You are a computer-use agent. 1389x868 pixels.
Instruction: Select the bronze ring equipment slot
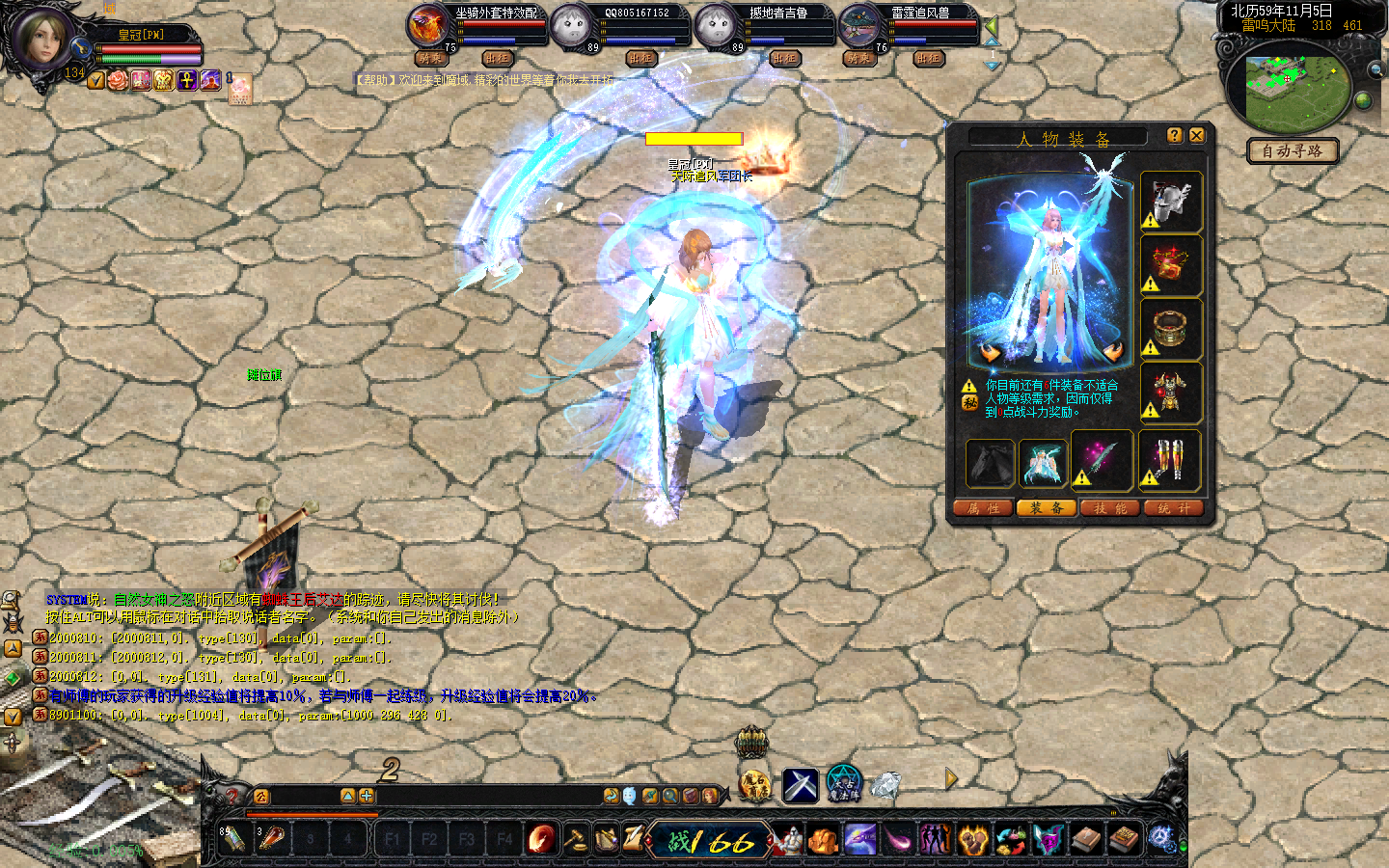point(1171,329)
